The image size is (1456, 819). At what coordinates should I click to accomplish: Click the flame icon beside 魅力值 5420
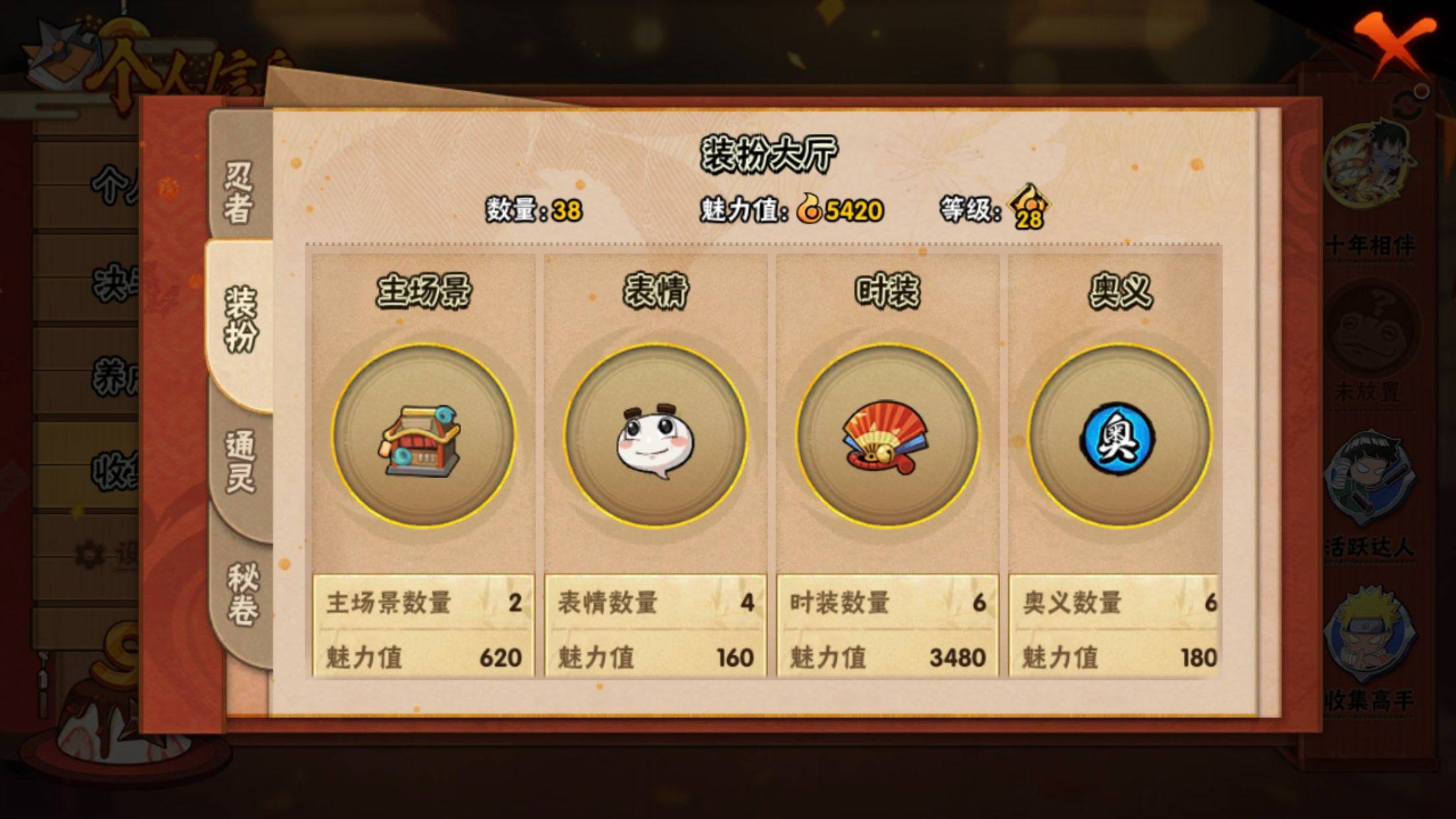click(x=810, y=207)
